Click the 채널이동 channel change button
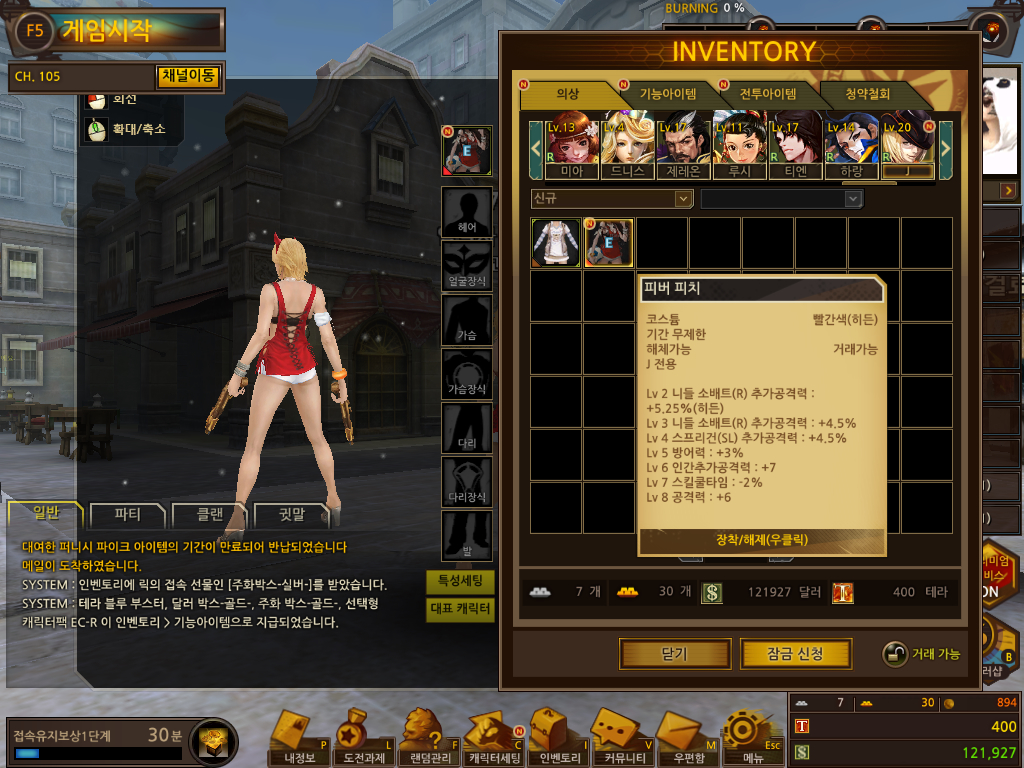Image resolution: width=1024 pixels, height=768 pixels. (188, 76)
